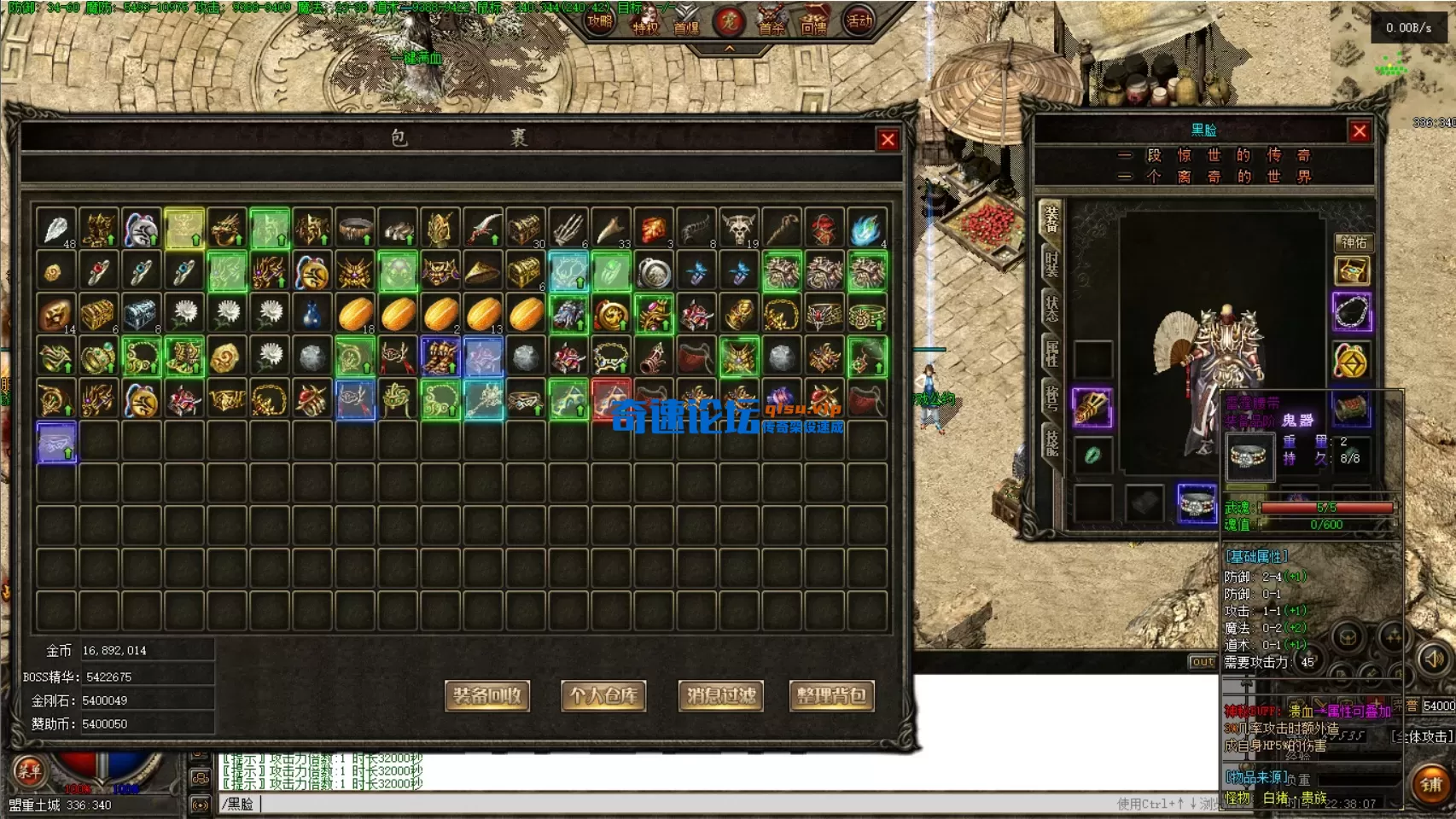Open the 个人仓库 personal warehouse
The height and width of the screenshot is (819, 1456).
603,696
